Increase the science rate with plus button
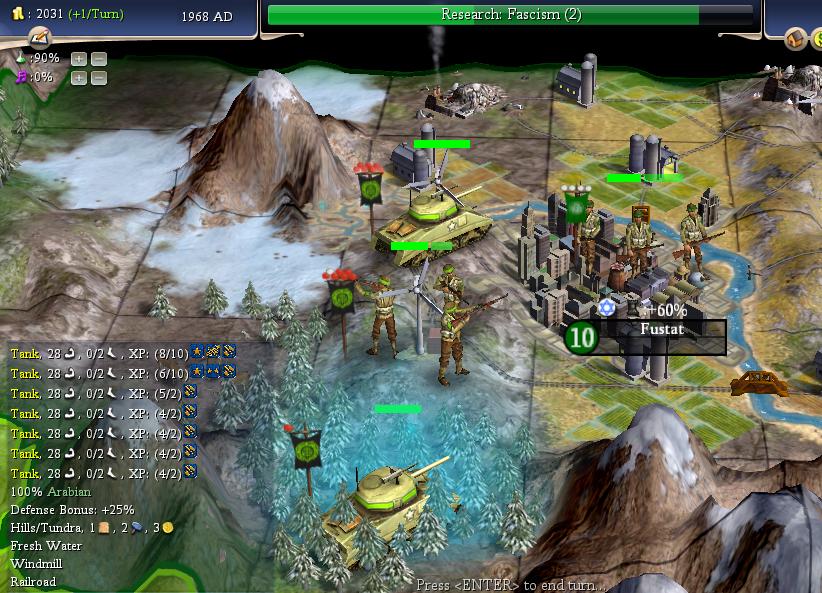The width and height of the screenshot is (822, 593). [x=79, y=59]
